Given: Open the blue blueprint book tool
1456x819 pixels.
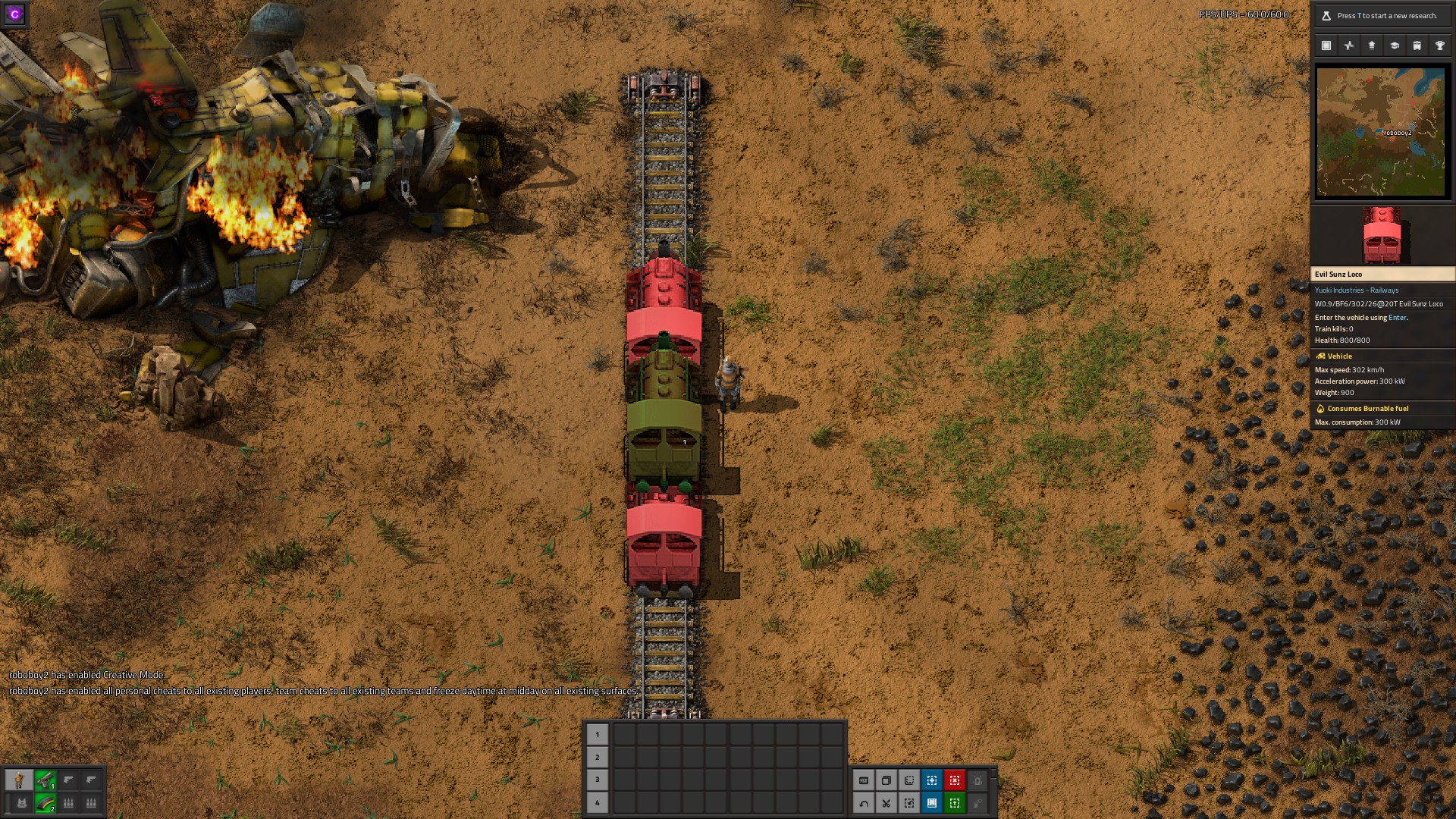Looking at the screenshot, I should click(932, 803).
